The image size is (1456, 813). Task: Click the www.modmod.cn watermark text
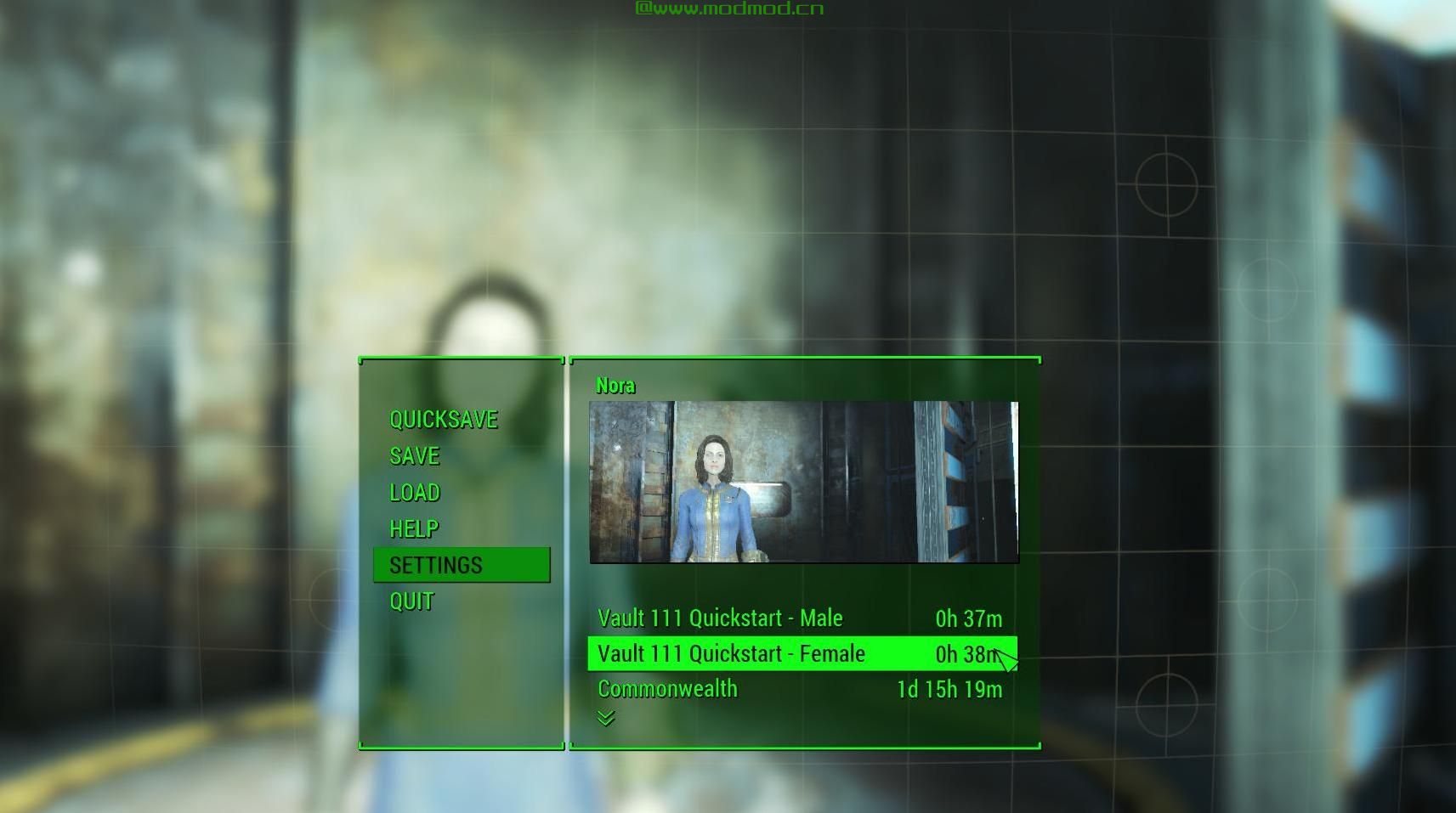tap(729, 8)
